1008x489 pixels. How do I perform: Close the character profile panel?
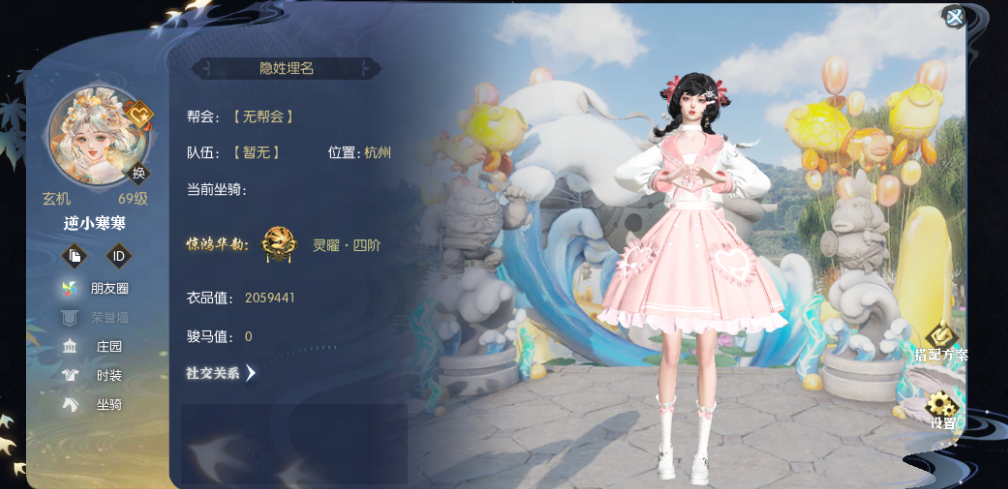coord(955,16)
